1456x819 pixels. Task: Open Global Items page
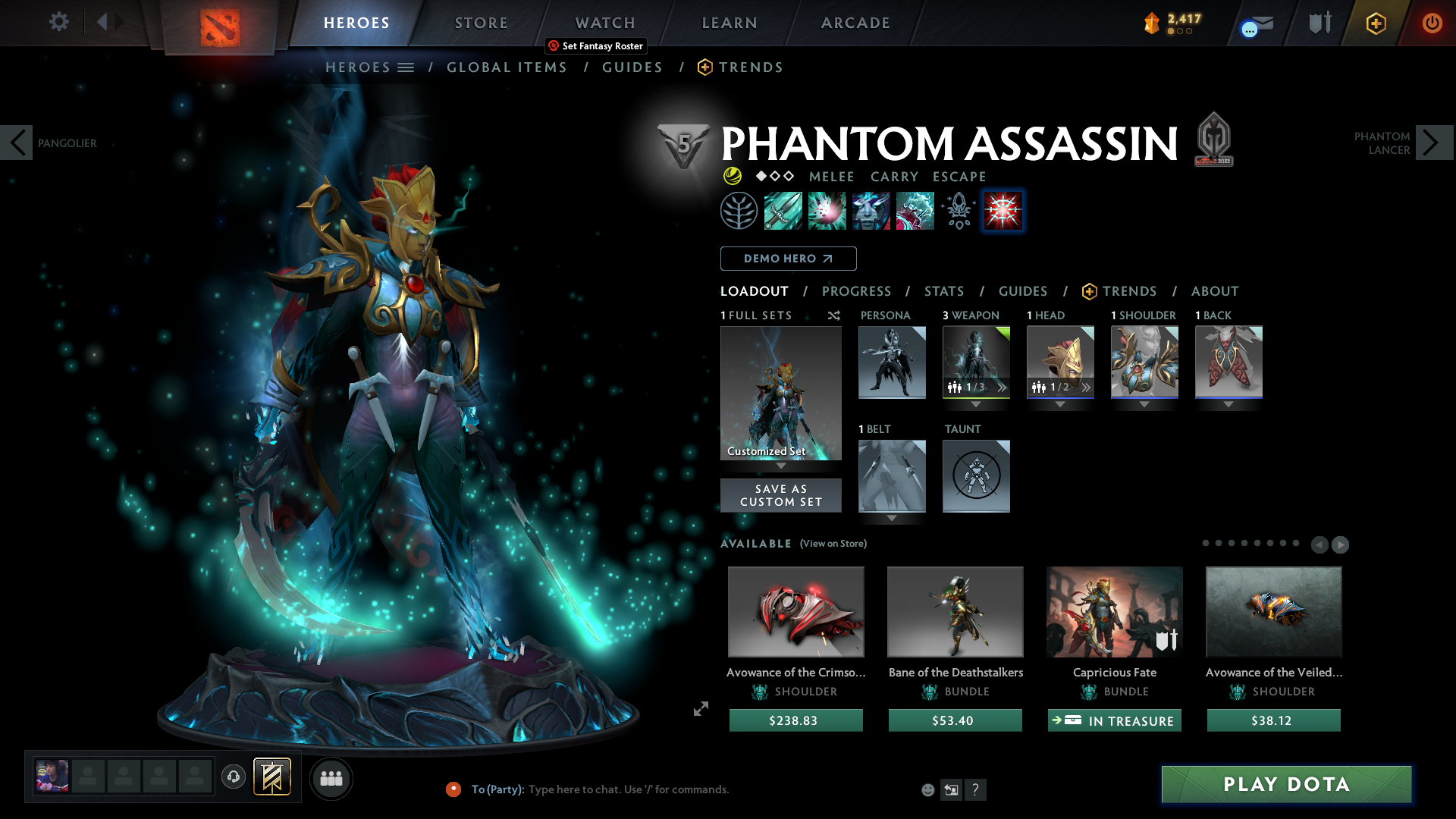click(x=507, y=67)
